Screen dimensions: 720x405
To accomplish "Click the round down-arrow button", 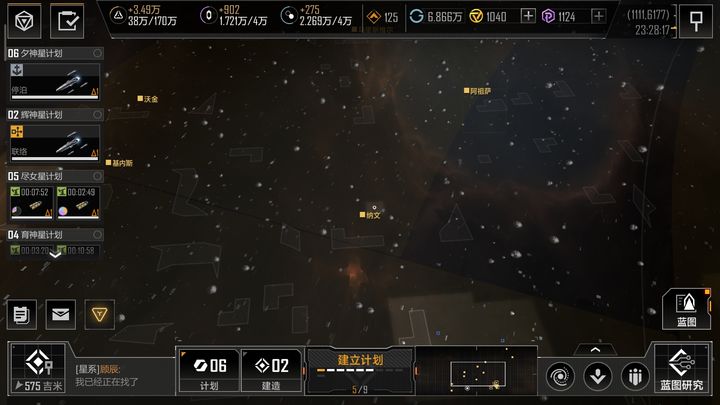I will tap(598, 376).
